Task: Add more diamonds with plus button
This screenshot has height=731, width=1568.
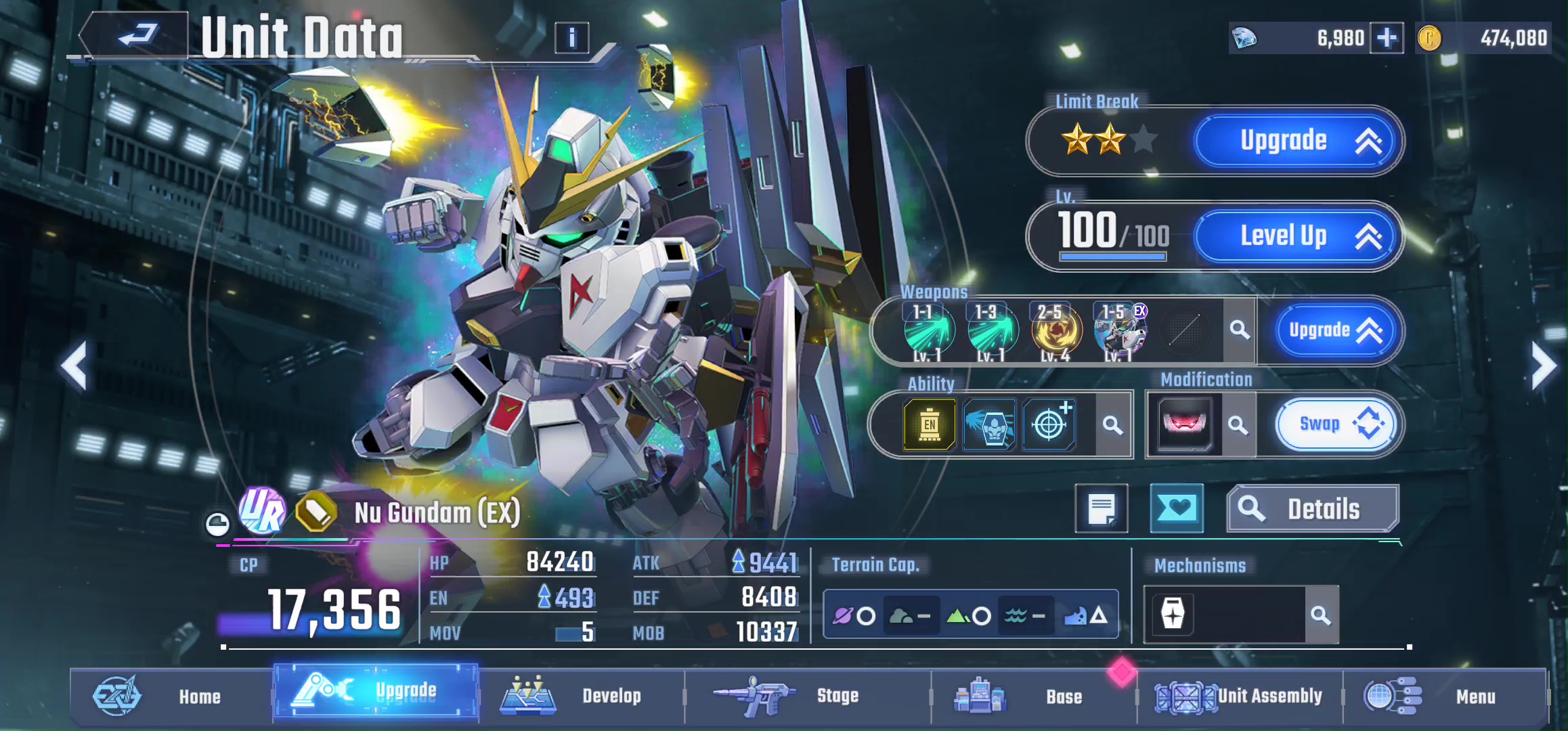Action: pyautogui.click(x=1387, y=38)
